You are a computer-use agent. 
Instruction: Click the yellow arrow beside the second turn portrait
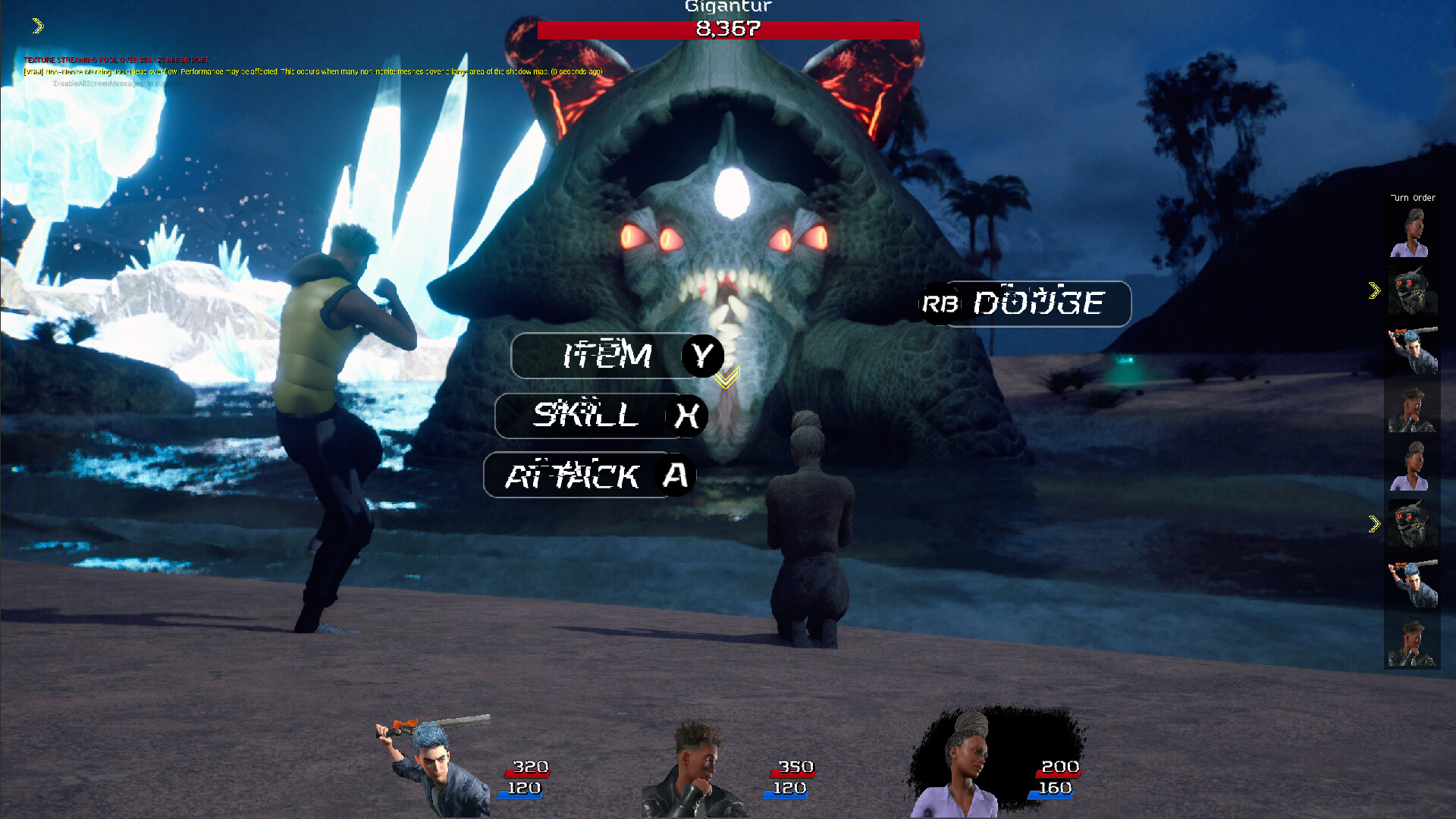1376,288
